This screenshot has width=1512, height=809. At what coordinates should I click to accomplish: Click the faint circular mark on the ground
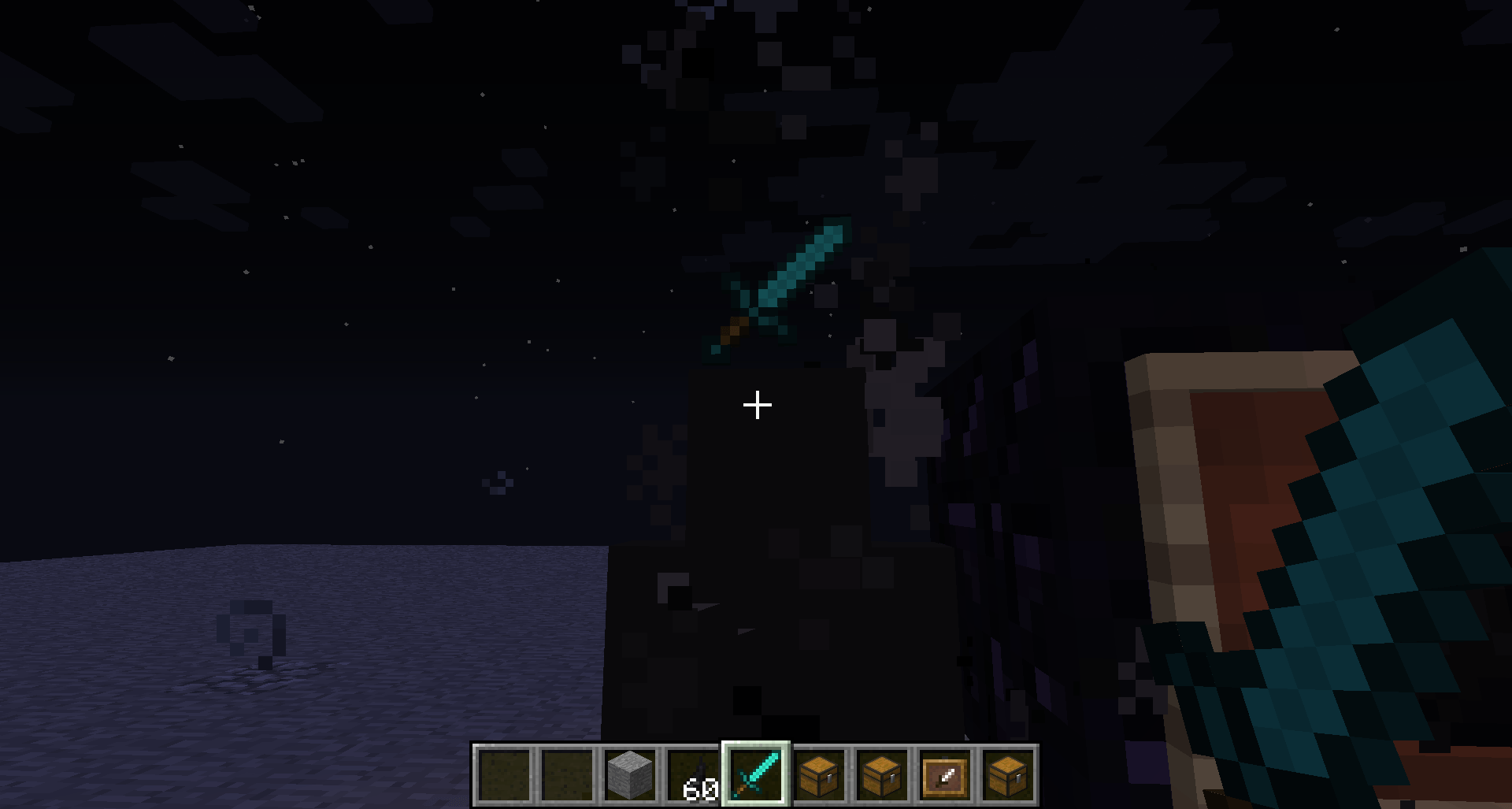click(x=252, y=630)
